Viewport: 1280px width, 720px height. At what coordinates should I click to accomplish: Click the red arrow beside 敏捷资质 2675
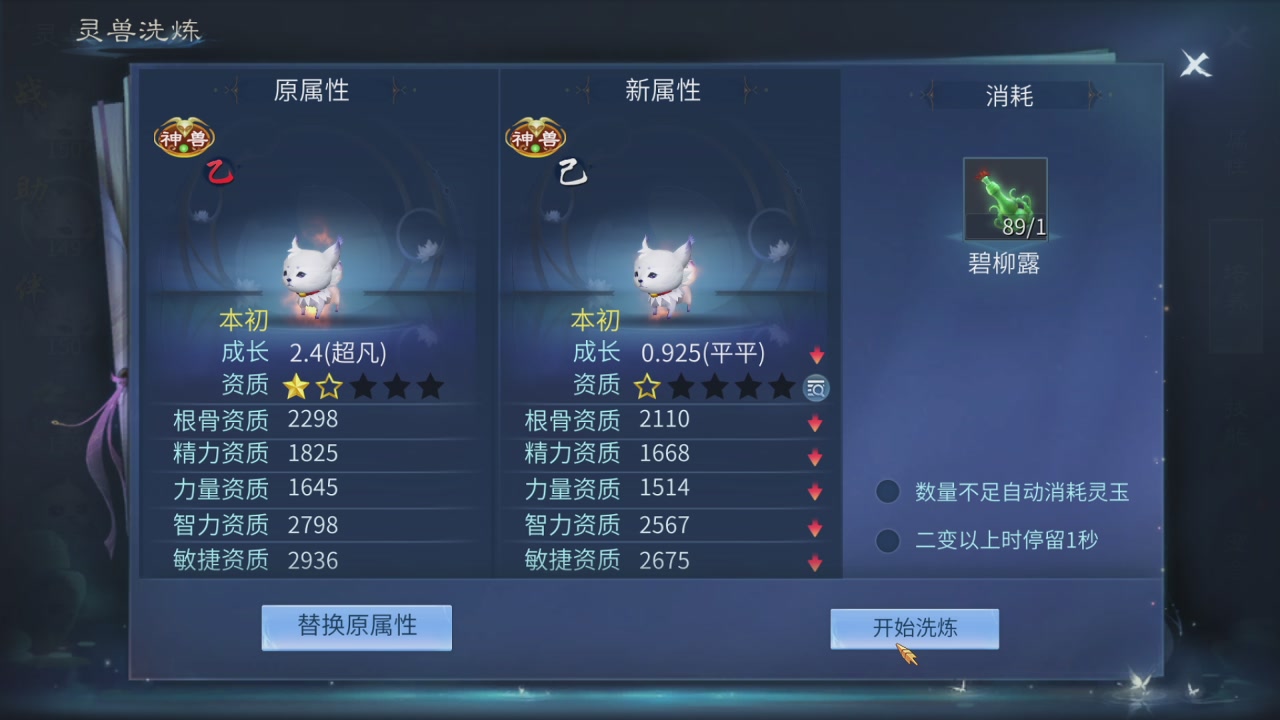(x=816, y=561)
